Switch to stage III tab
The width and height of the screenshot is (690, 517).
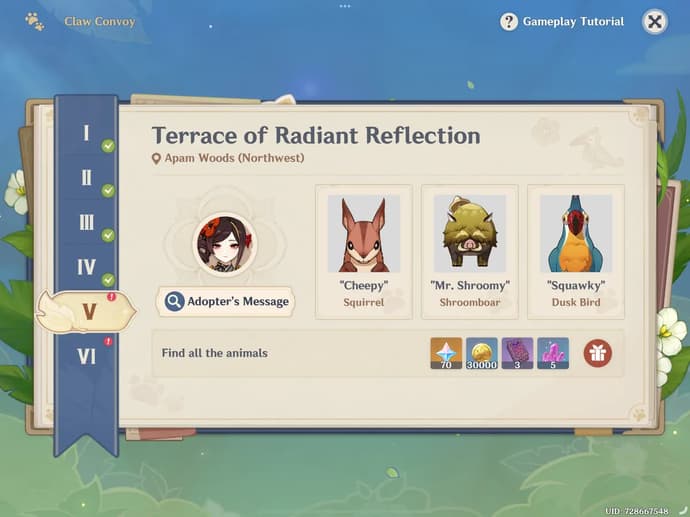click(x=87, y=223)
